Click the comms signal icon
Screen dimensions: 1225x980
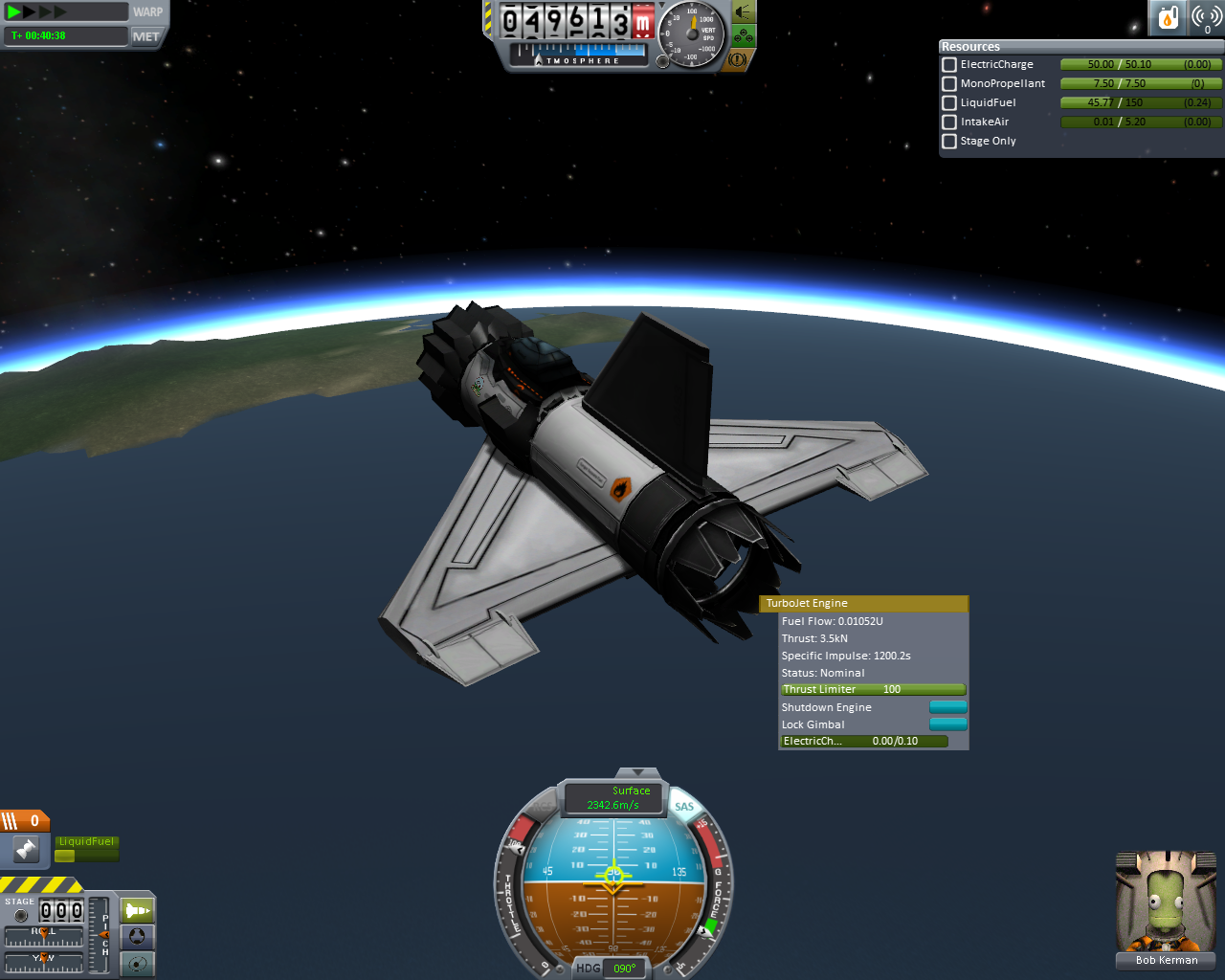pos(1207,17)
